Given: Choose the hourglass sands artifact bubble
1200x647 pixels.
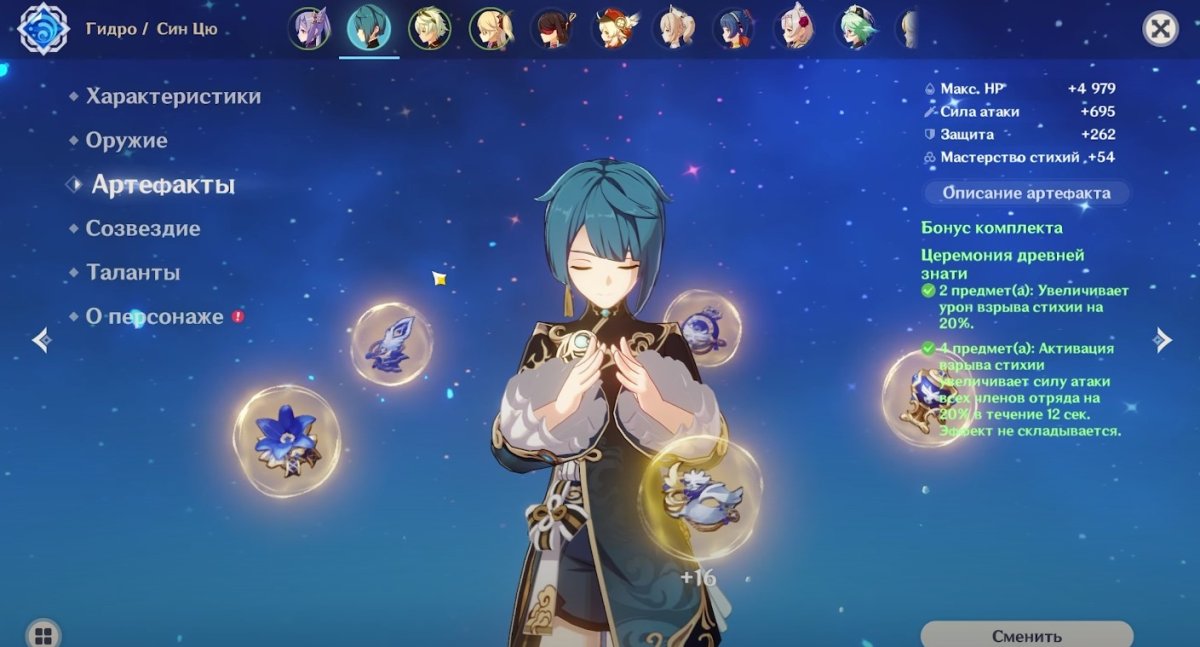Looking at the screenshot, I should click(703, 327).
